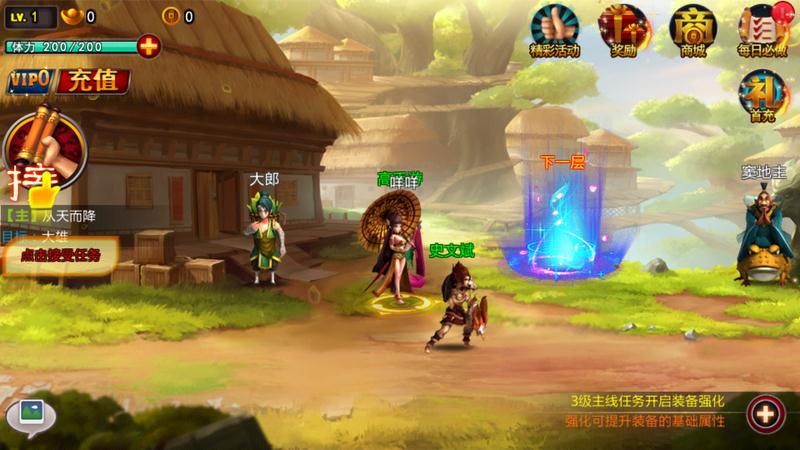
Task: Open the 充值 recharge shop
Action: 91,81
